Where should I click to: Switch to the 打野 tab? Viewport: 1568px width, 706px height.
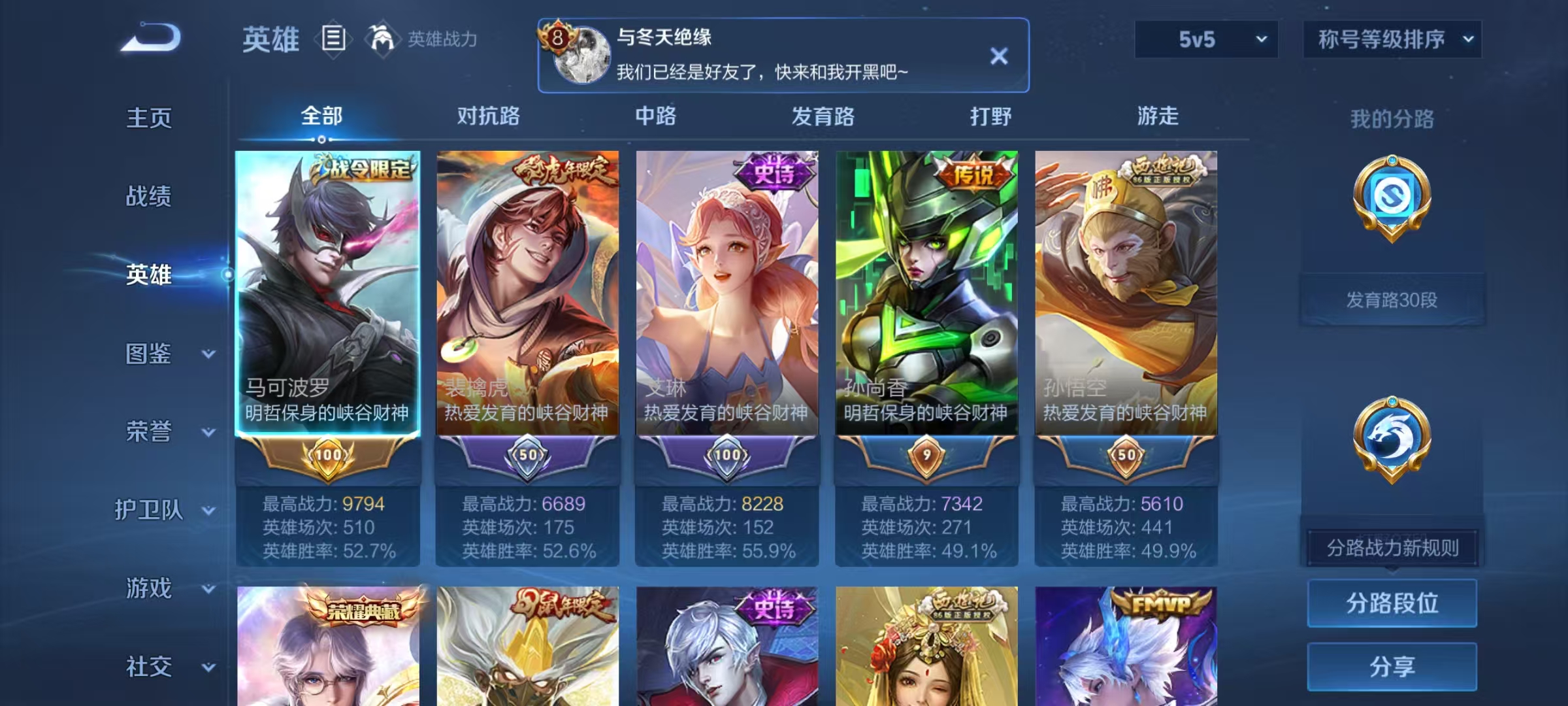pos(990,116)
